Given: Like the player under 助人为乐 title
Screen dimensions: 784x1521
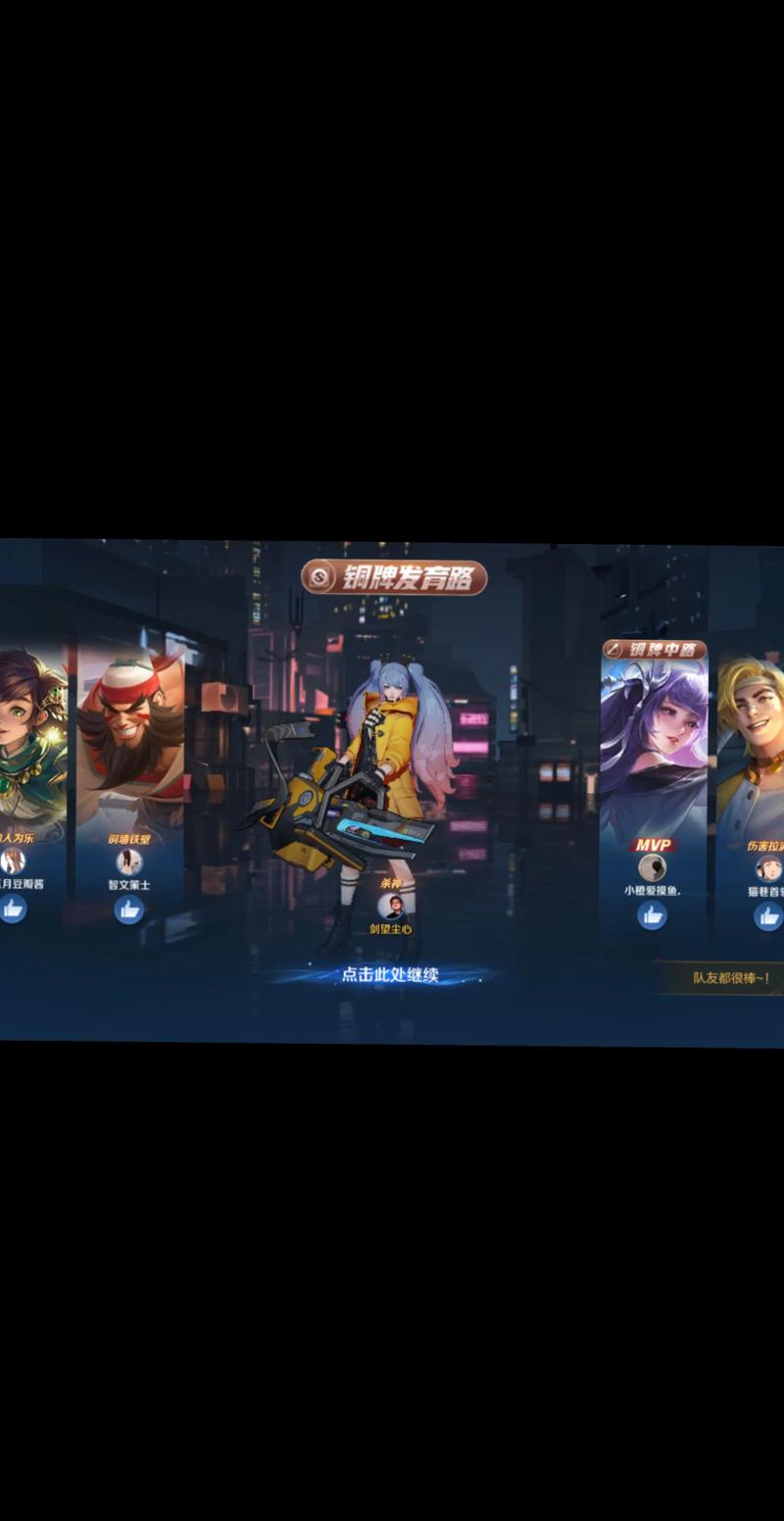Looking at the screenshot, I should coord(13,908).
